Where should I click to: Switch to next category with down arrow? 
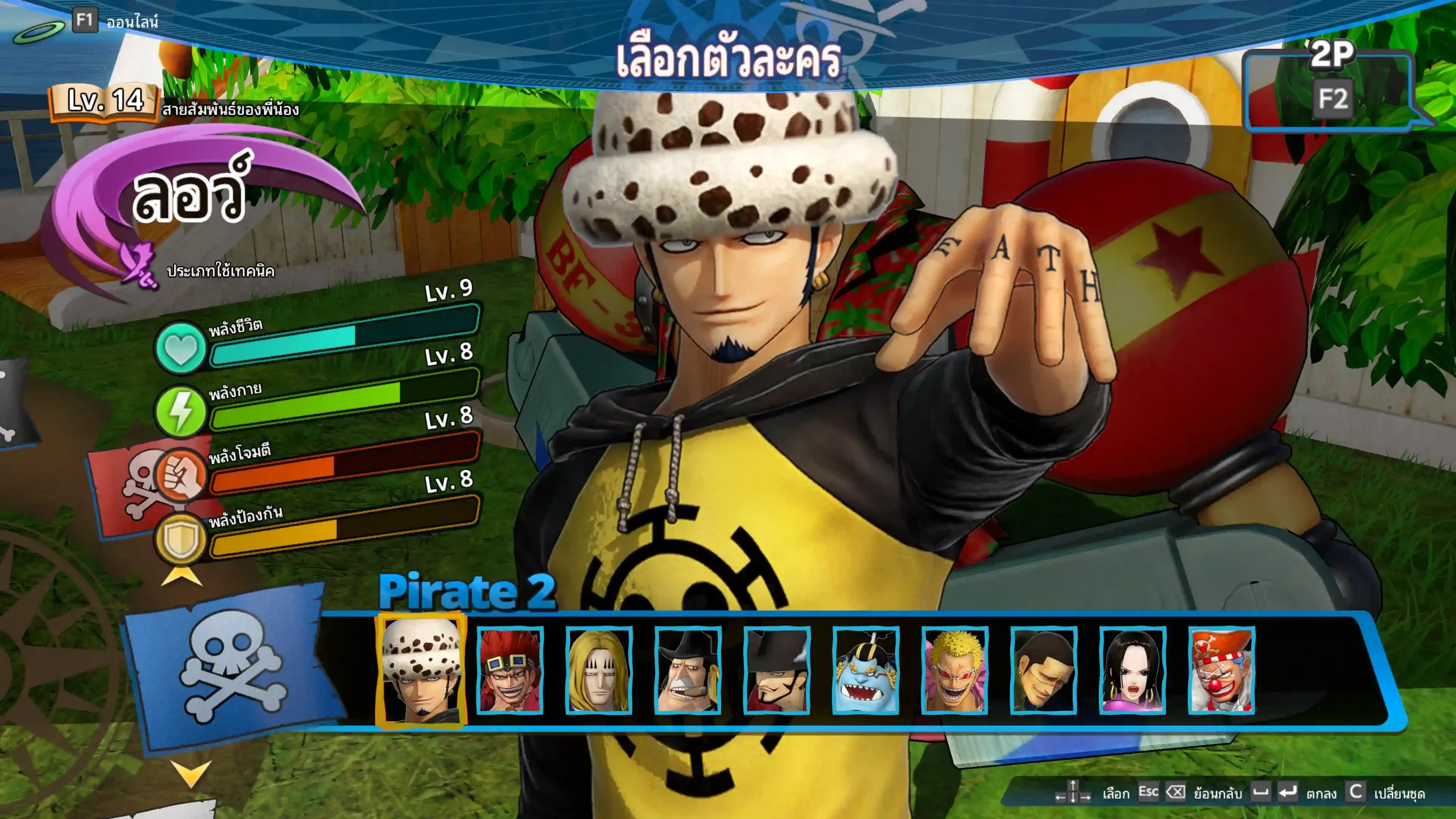(x=191, y=773)
